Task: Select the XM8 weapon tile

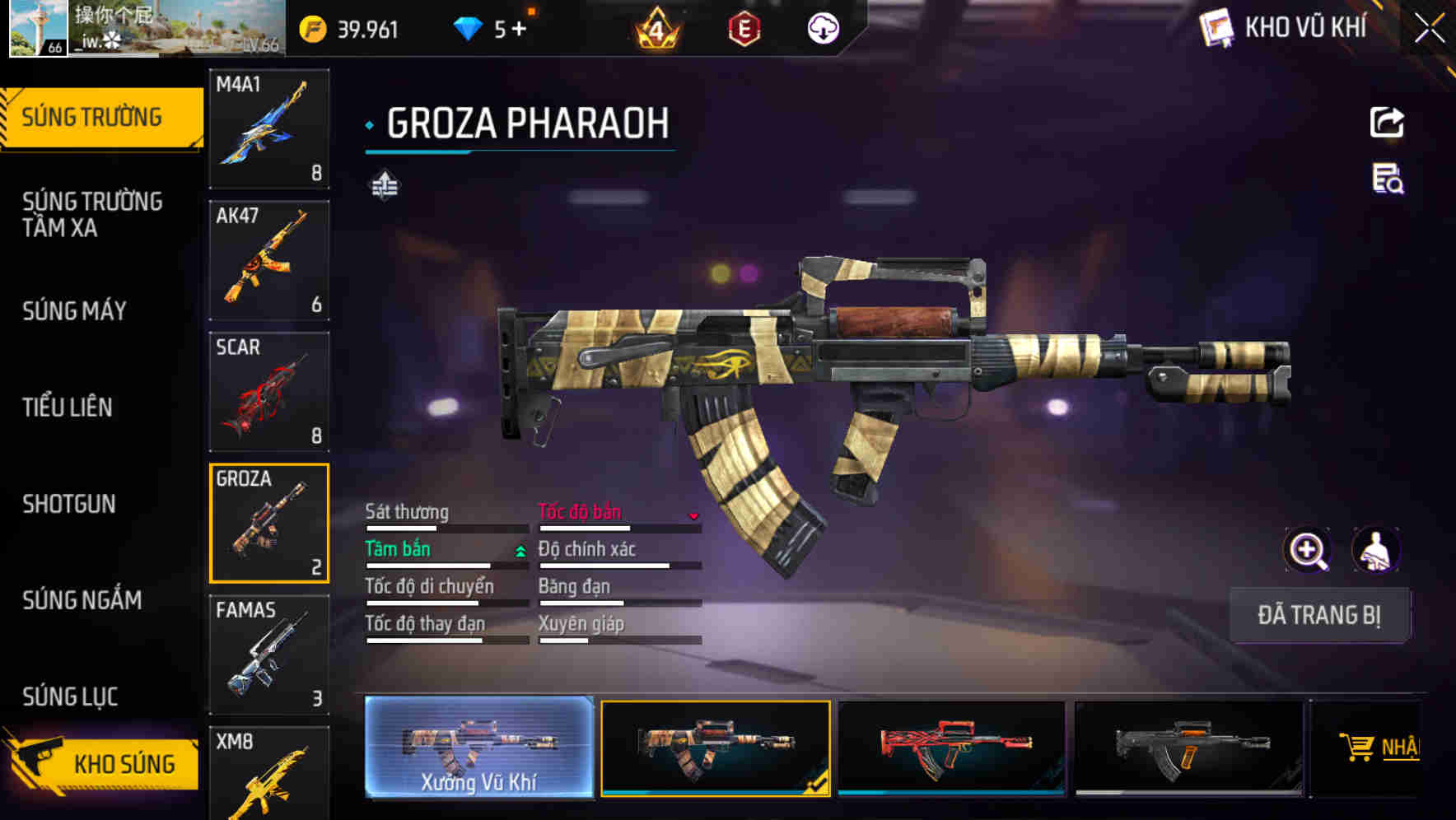Action: [x=269, y=772]
